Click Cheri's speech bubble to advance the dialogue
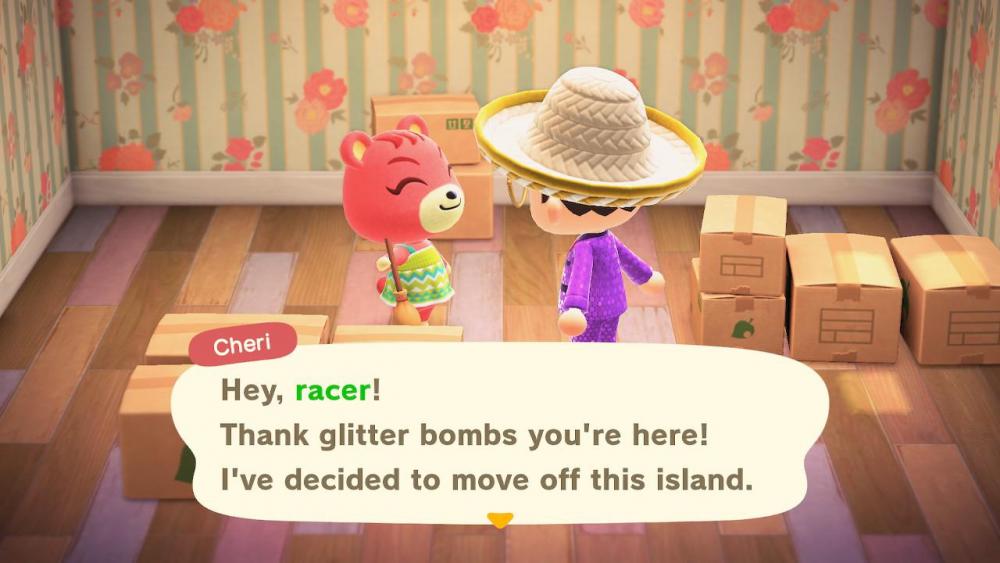The width and height of the screenshot is (1000, 563). click(x=498, y=436)
